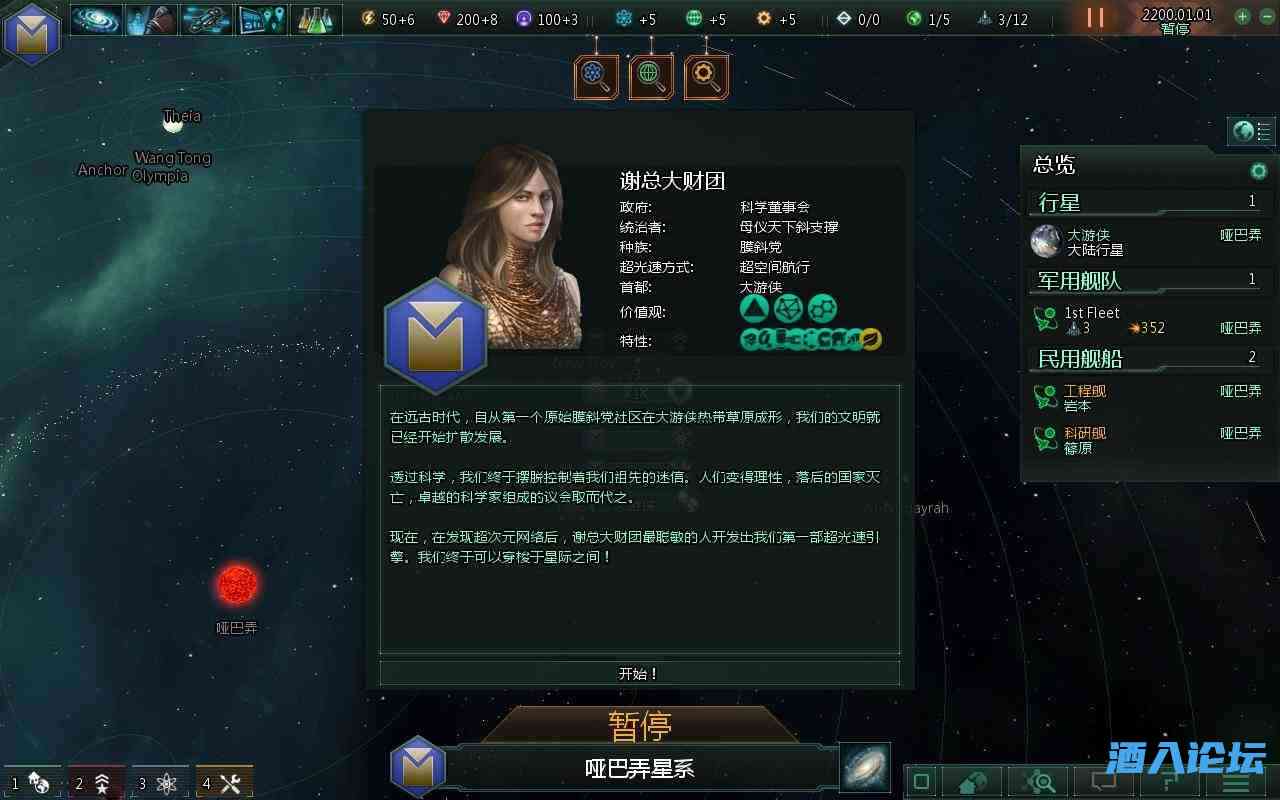The width and height of the screenshot is (1280, 800).
Task: Click the military fleet rank hotkey icon
Action: [102, 783]
